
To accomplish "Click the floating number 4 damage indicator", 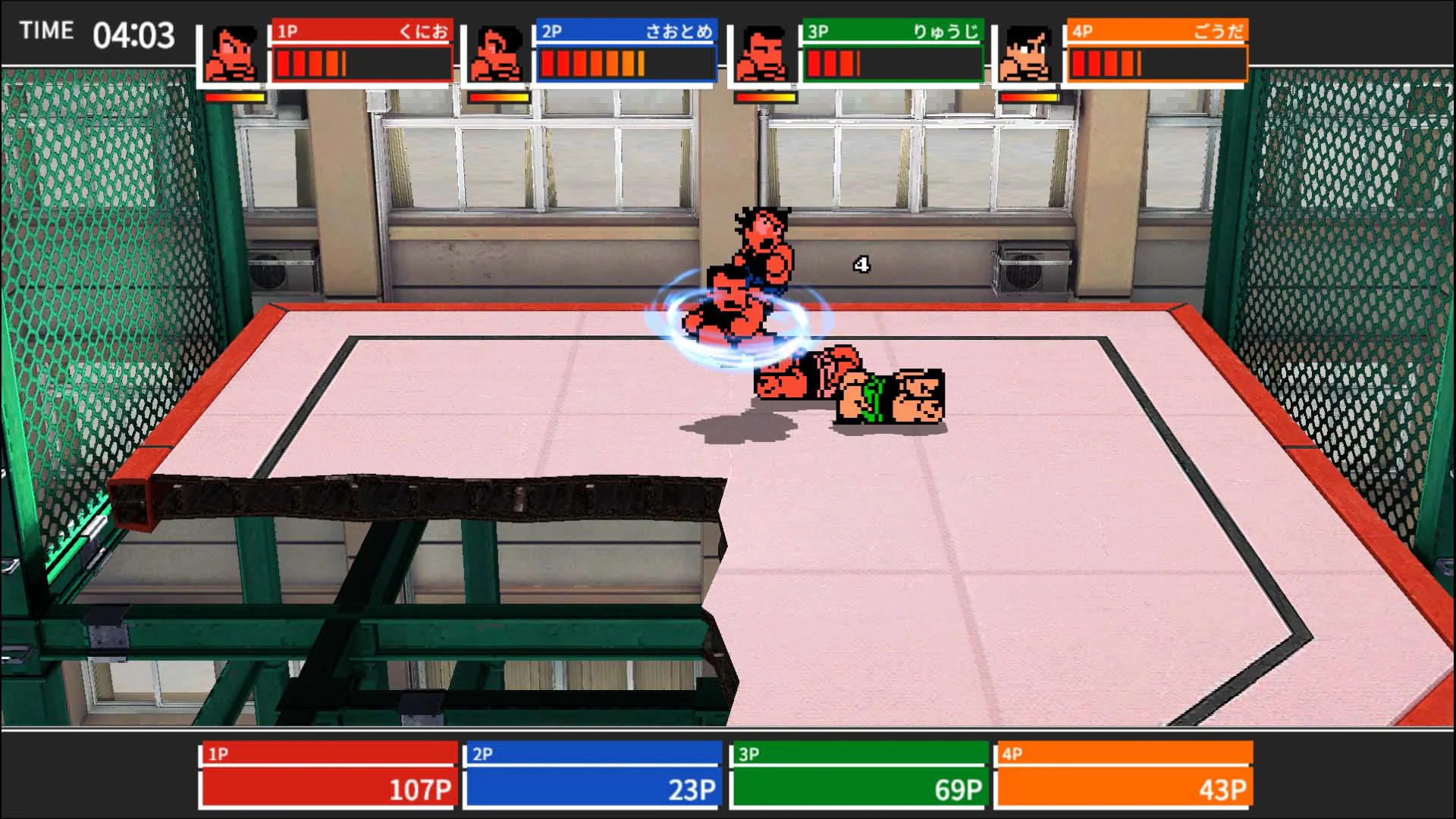I will point(860,263).
